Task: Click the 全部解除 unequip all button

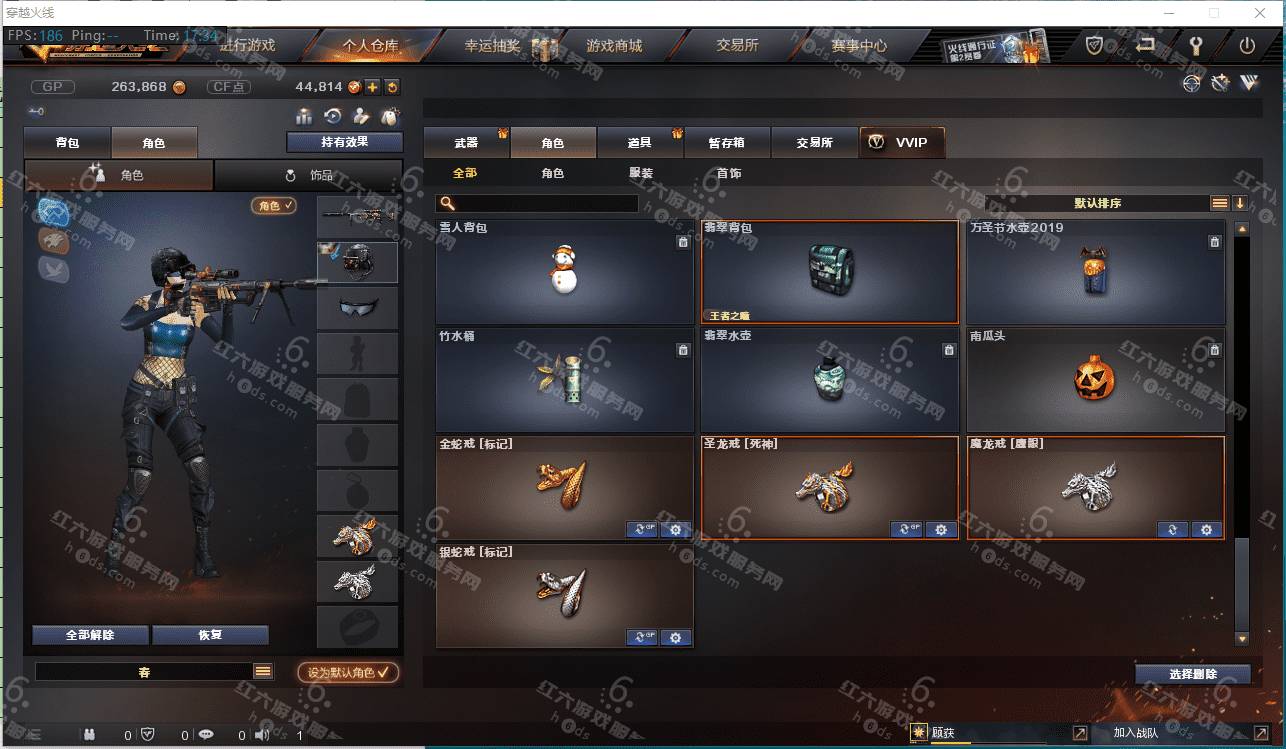Action: tap(90, 635)
